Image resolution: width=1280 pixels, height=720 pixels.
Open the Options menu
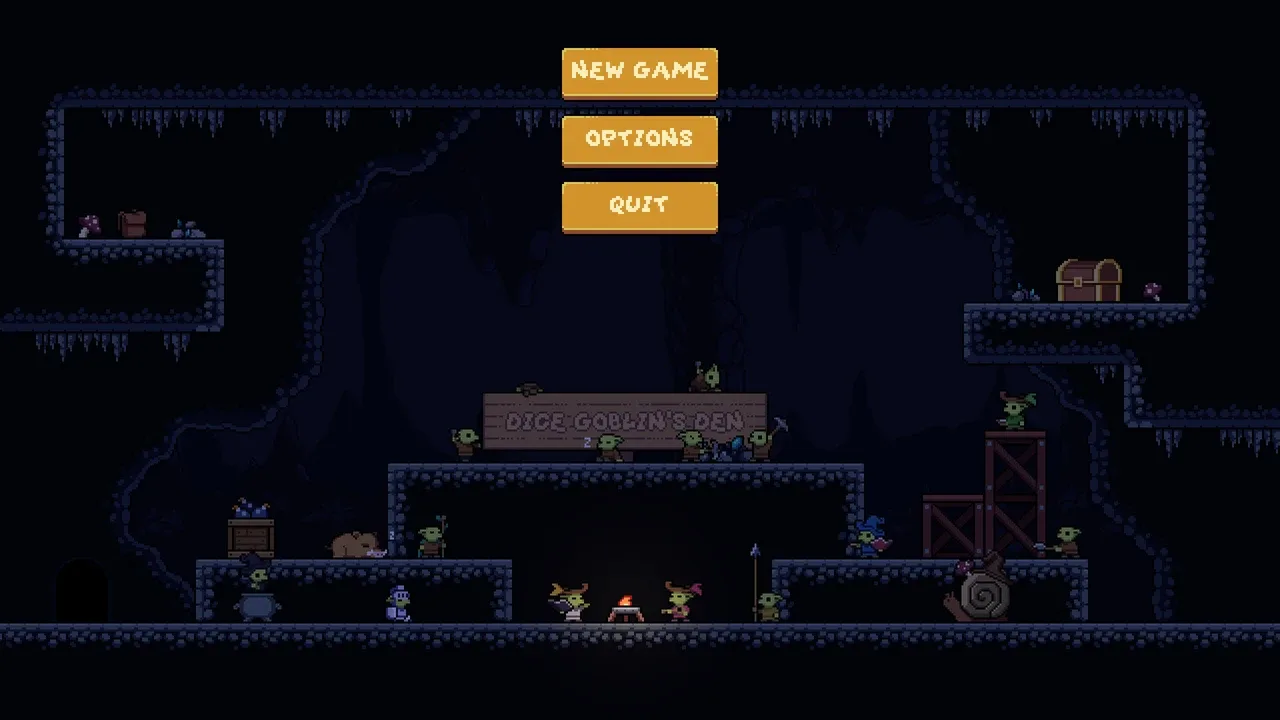(639, 139)
